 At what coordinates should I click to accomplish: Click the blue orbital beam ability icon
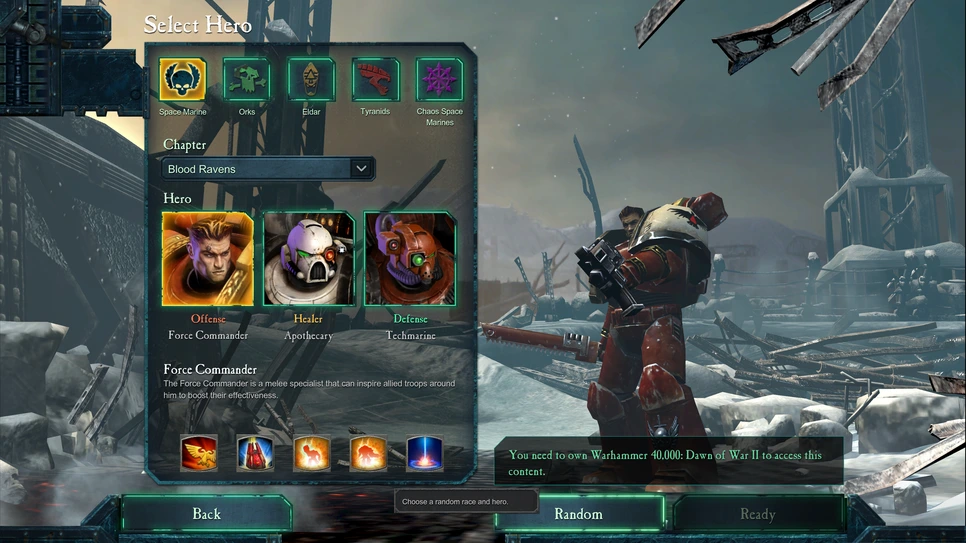[425, 454]
